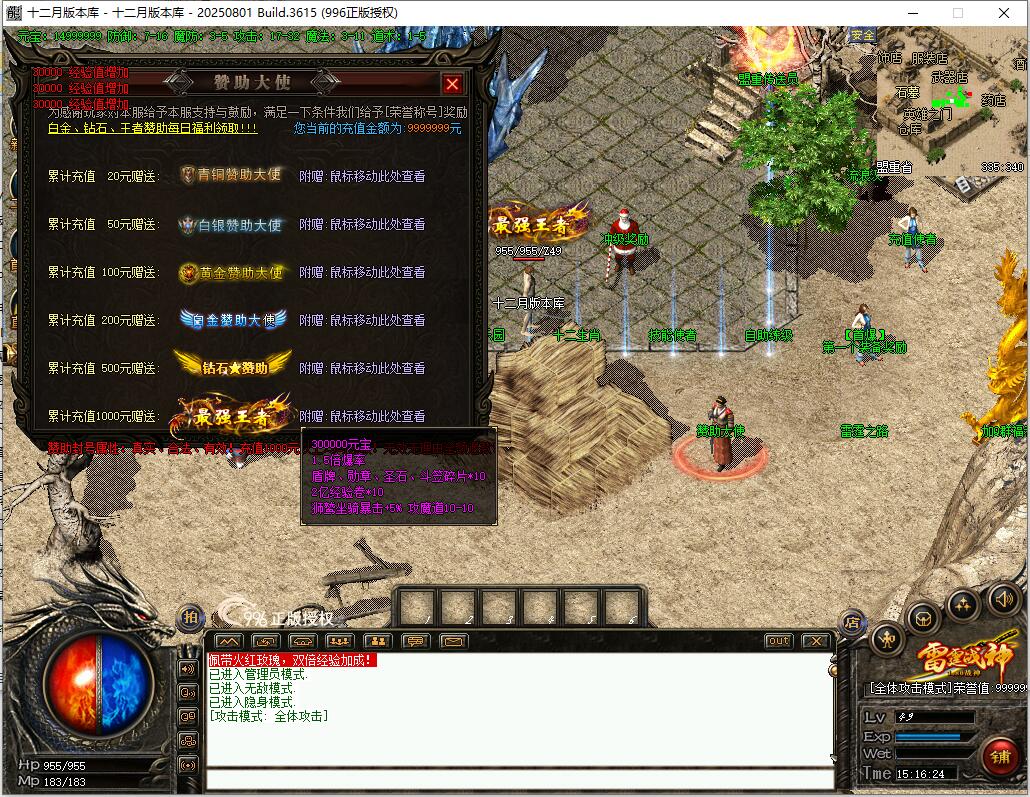Close the 赞助大使 sponsor panel
Screen dimensions: 1030x797
[452, 84]
